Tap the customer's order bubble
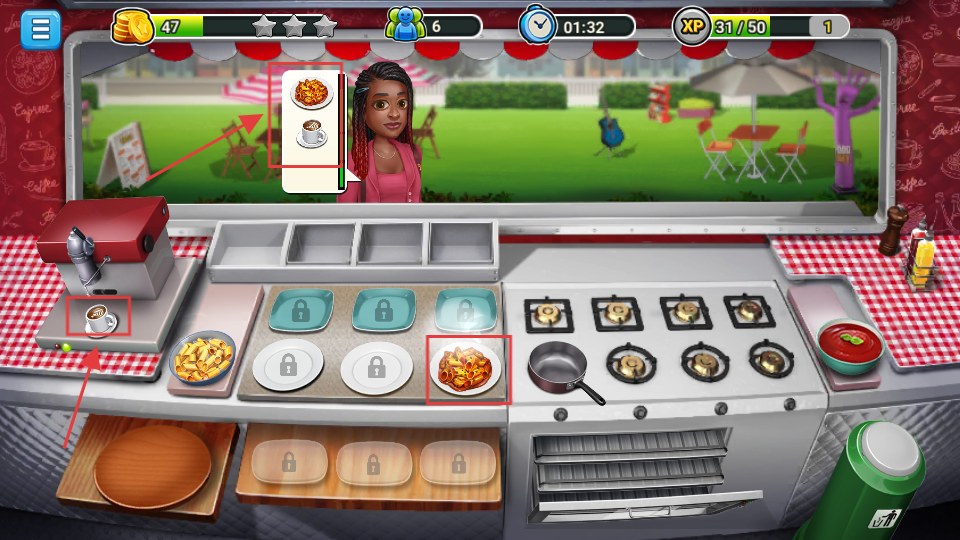This screenshot has width=960, height=540. coord(312,129)
